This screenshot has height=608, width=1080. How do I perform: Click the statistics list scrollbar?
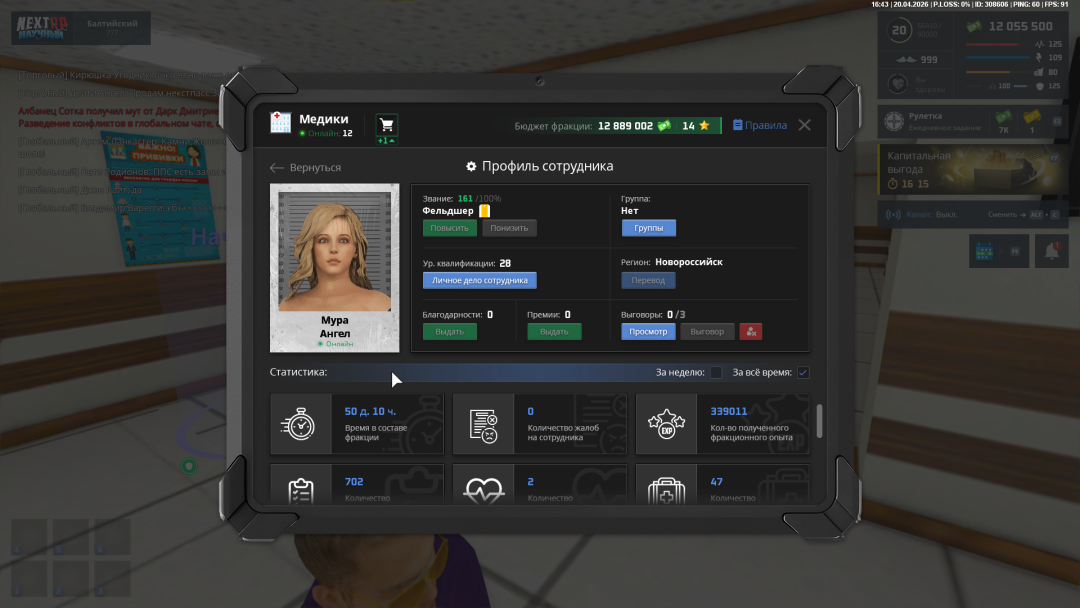coord(820,420)
